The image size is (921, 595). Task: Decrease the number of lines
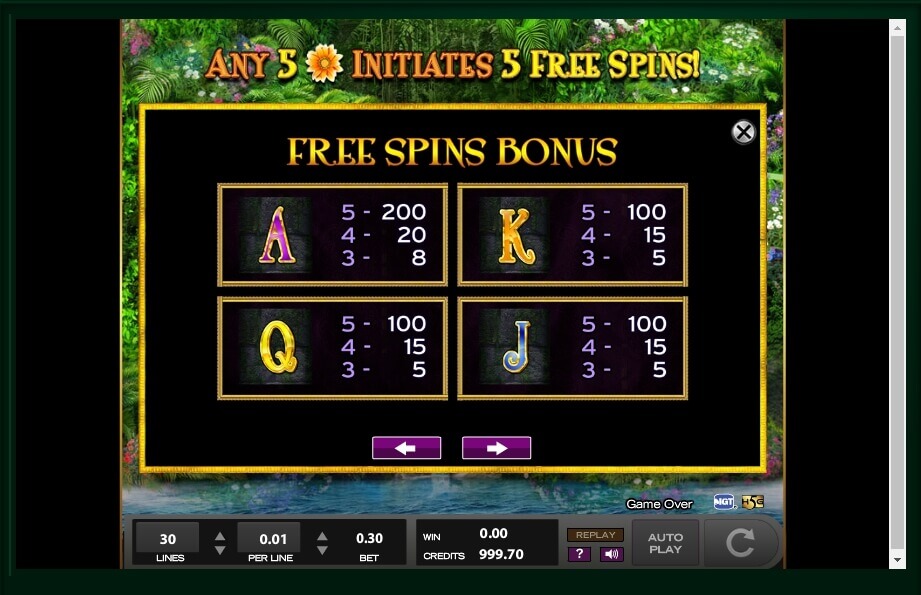coord(220,550)
